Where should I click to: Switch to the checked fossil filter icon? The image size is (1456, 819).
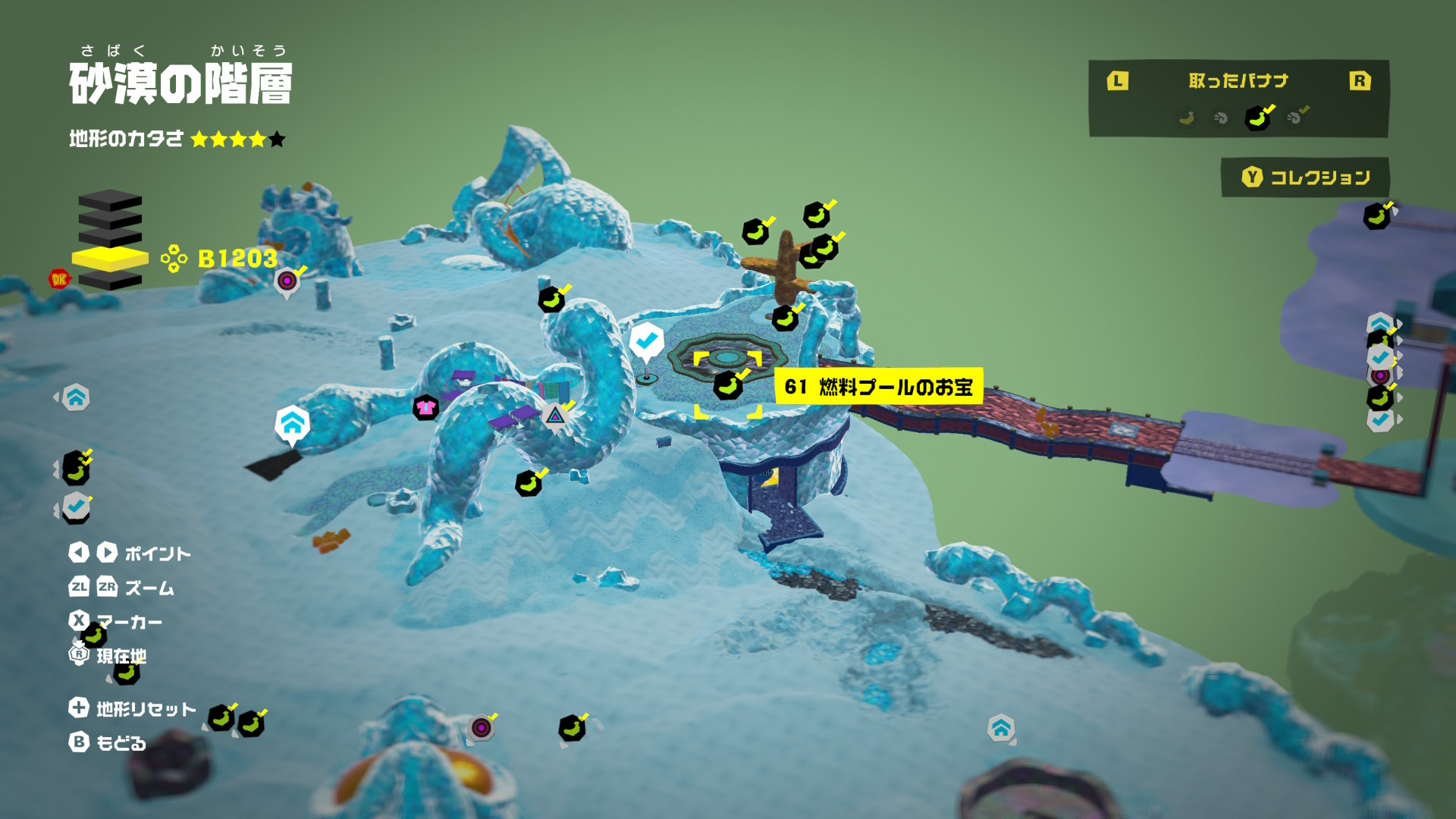(x=1298, y=117)
